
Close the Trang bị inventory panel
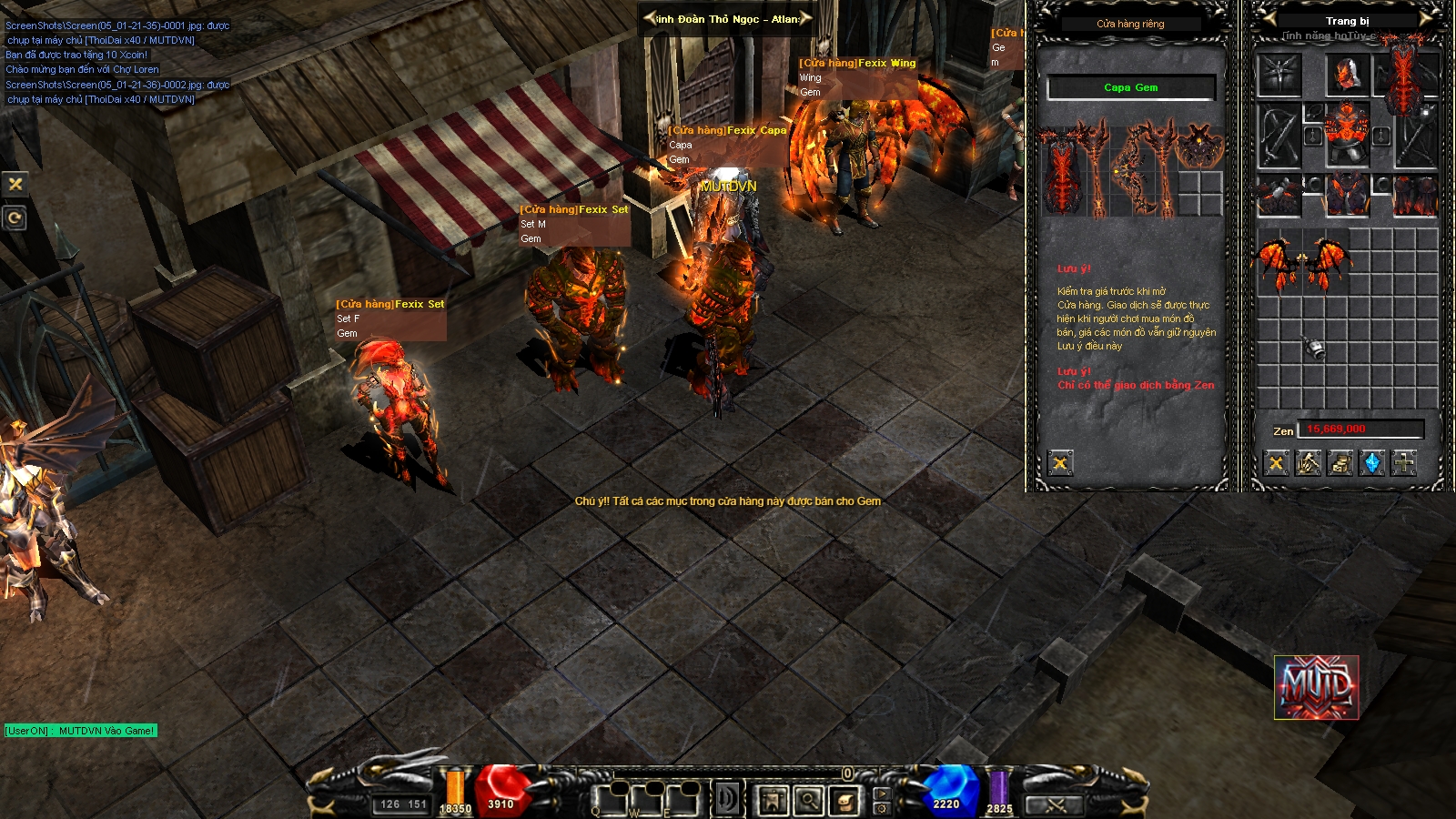pyautogui.click(x=1277, y=464)
